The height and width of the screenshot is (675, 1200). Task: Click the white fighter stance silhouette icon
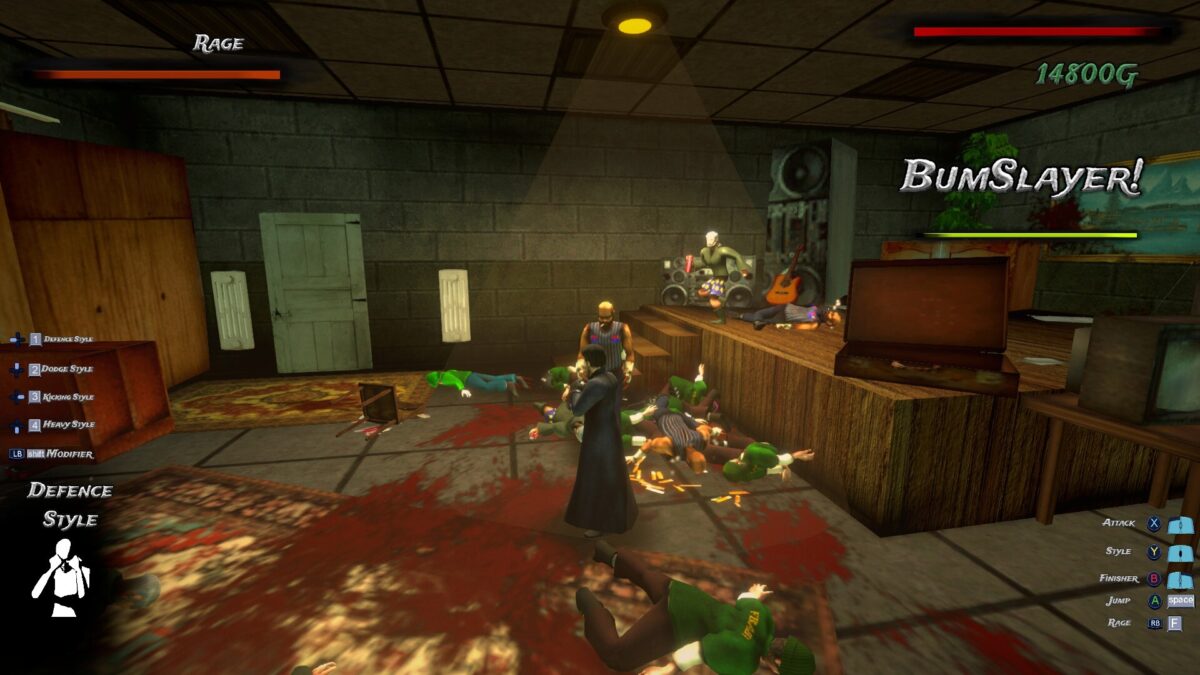click(61, 578)
